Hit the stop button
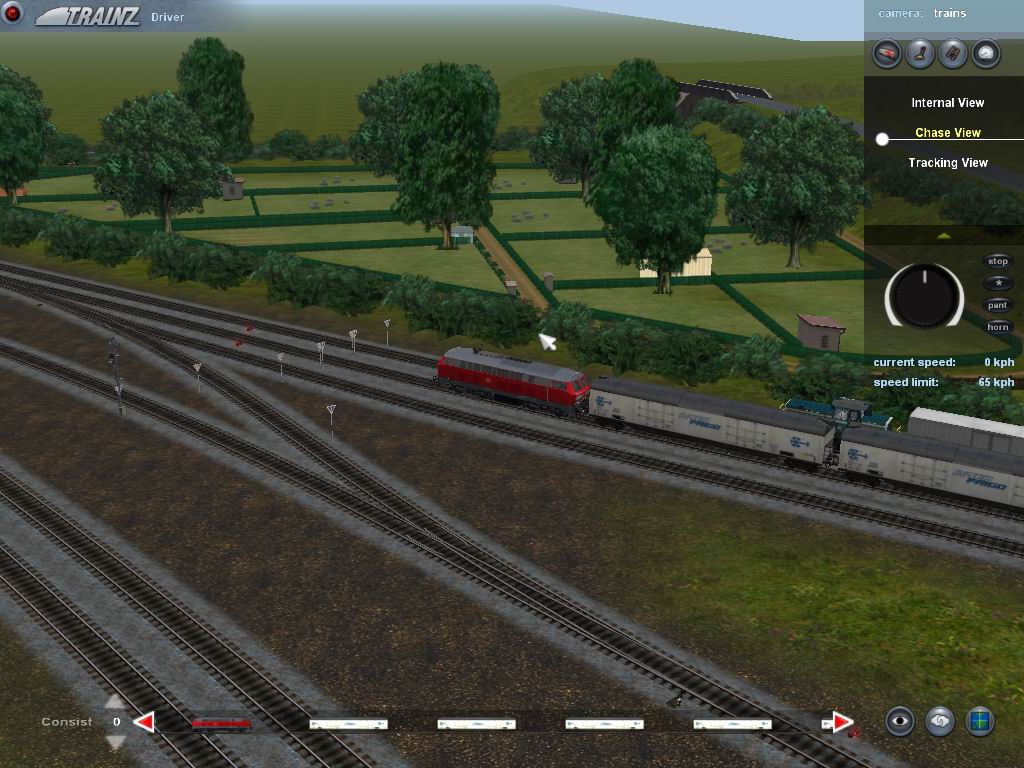Viewport: 1024px width, 768px height. [x=998, y=262]
